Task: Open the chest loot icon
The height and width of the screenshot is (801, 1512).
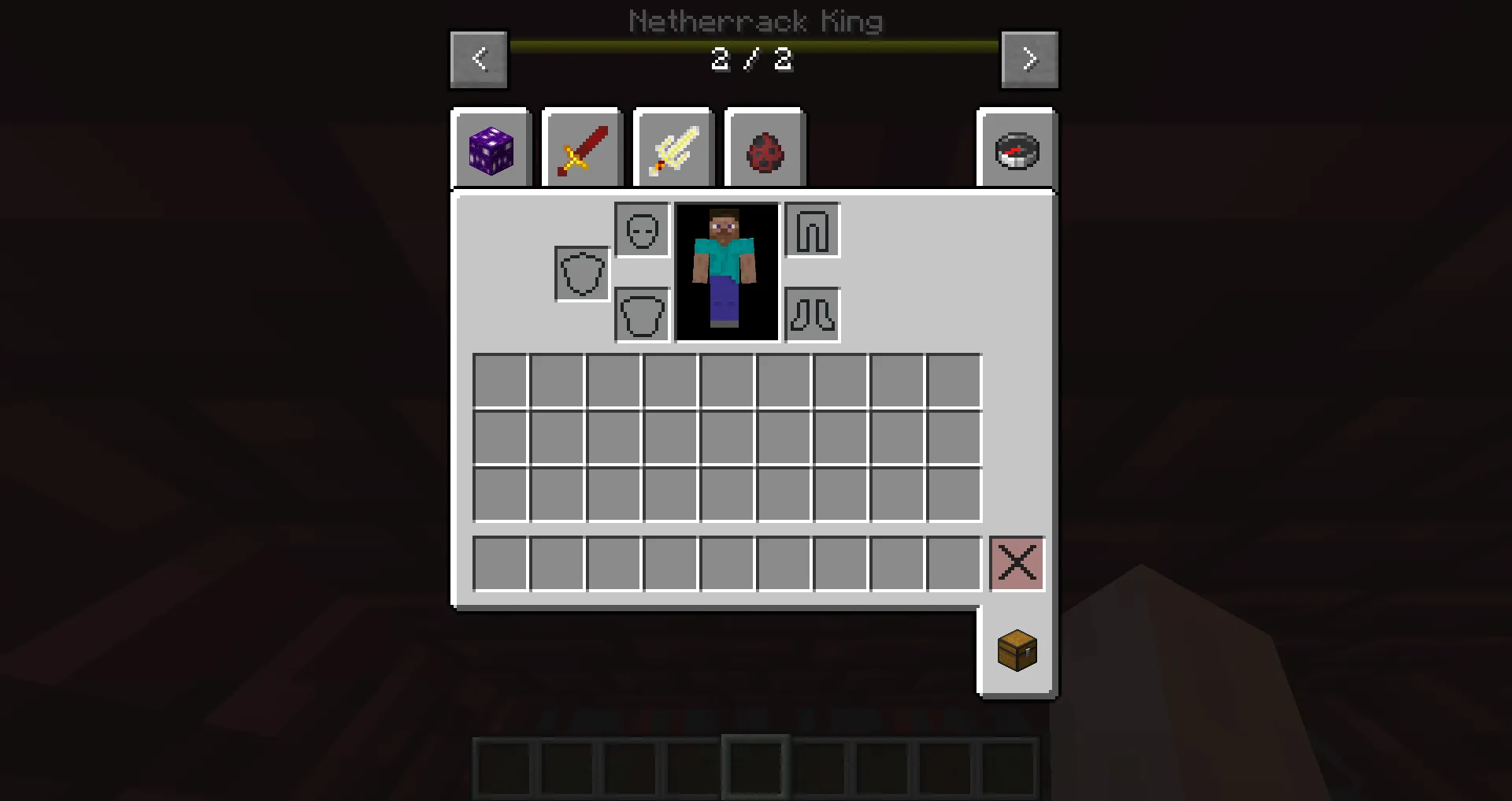Action: (x=1017, y=651)
